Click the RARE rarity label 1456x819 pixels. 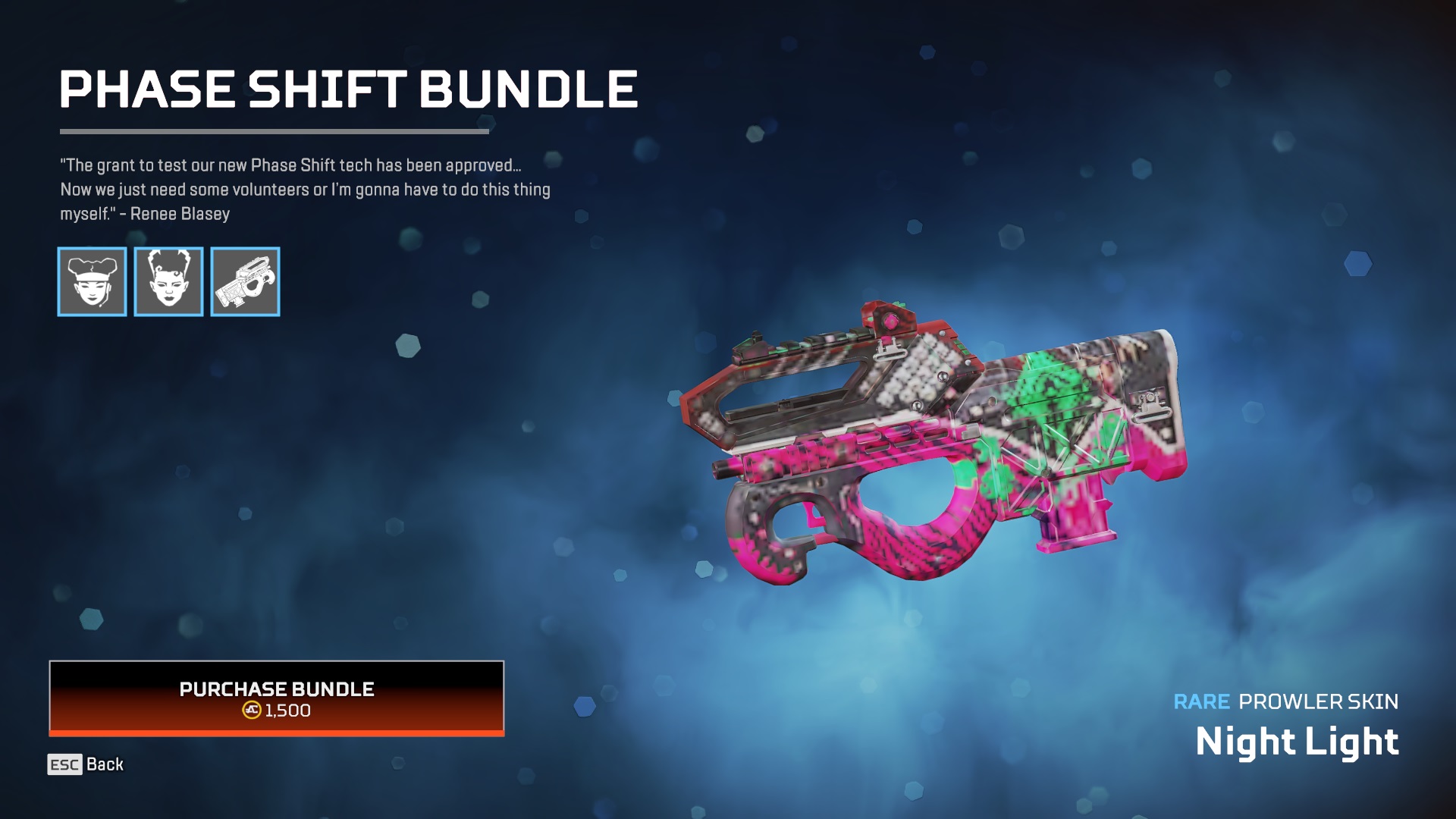[1200, 703]
